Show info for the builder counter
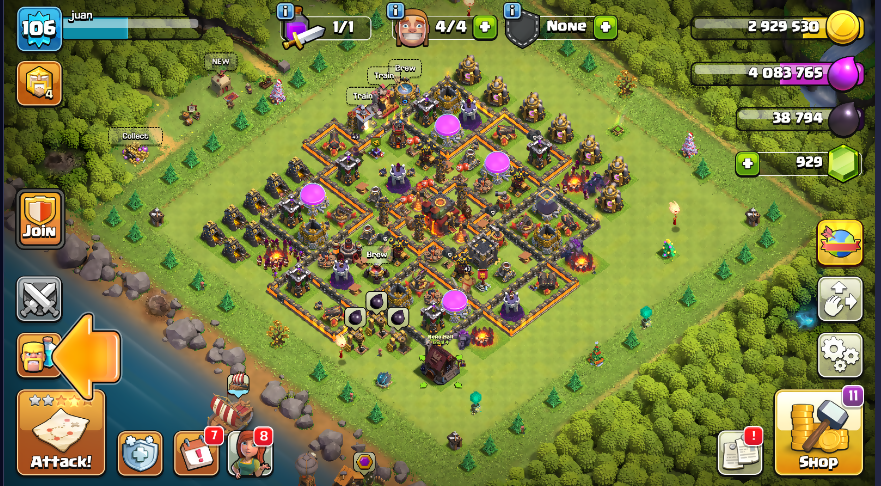This screenshot has height=486, width=881. point(397,11)
